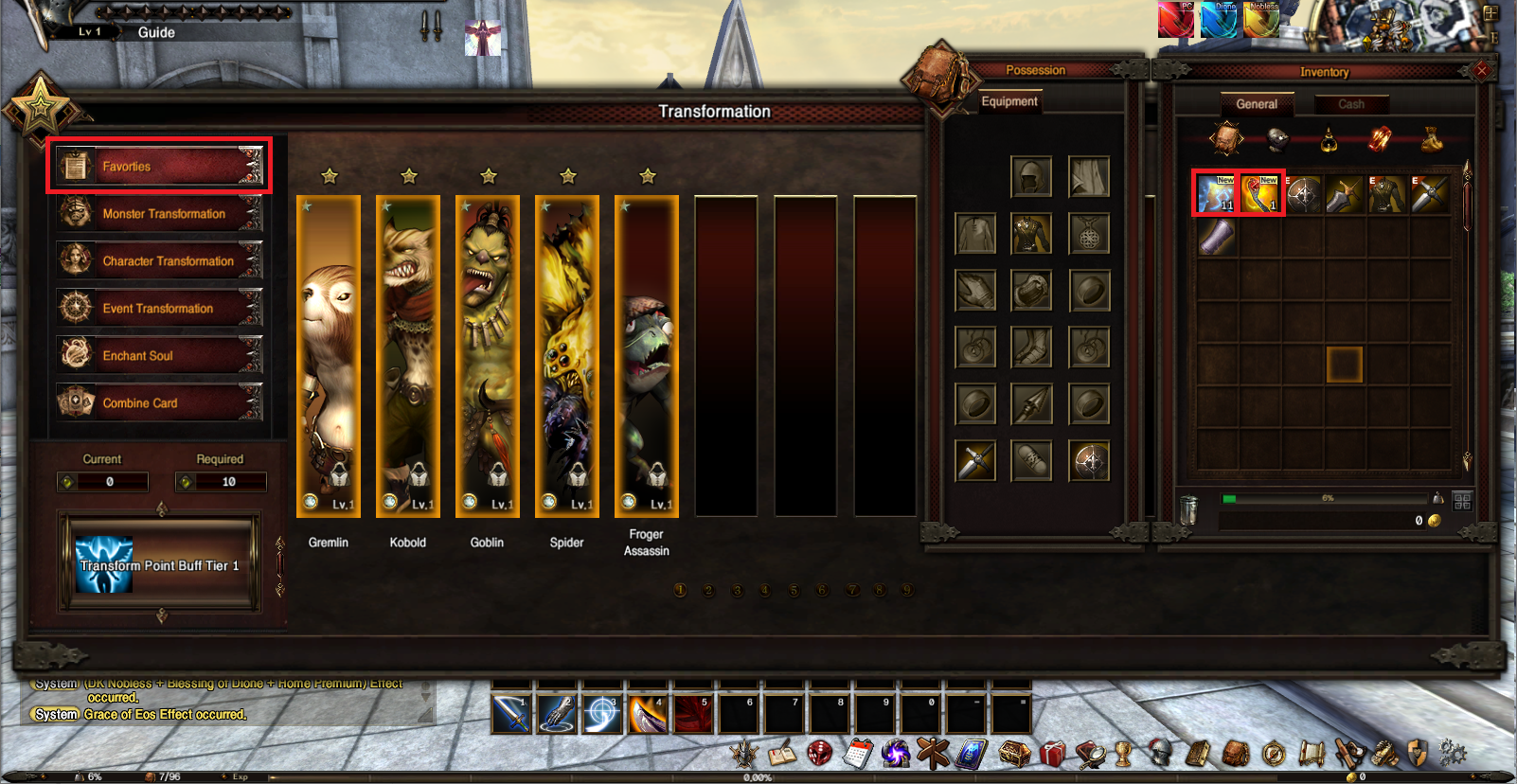Choose the Froger Assassin card

pyautogui.click(x=647, y=356)
